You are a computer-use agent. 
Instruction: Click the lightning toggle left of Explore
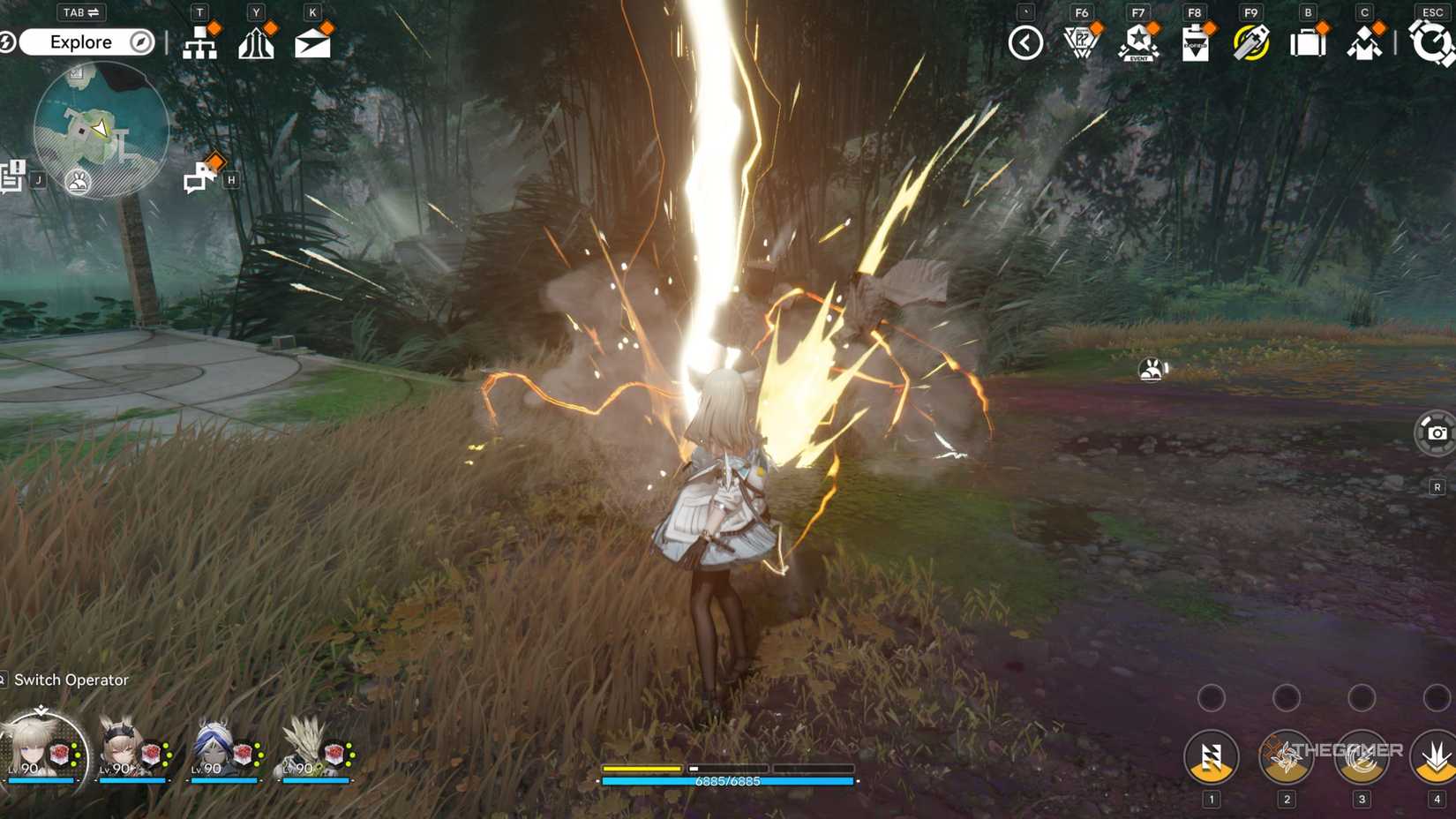[7, 41]
